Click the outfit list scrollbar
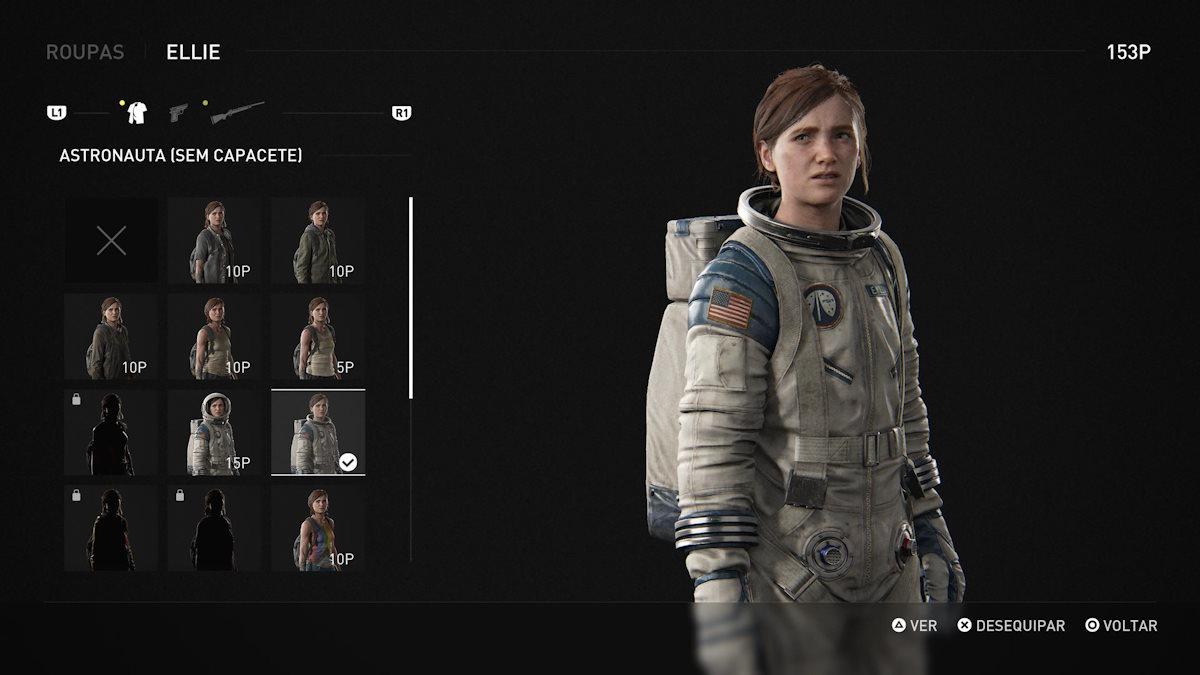Viewport: 1200px width, 675px height. 410,298
